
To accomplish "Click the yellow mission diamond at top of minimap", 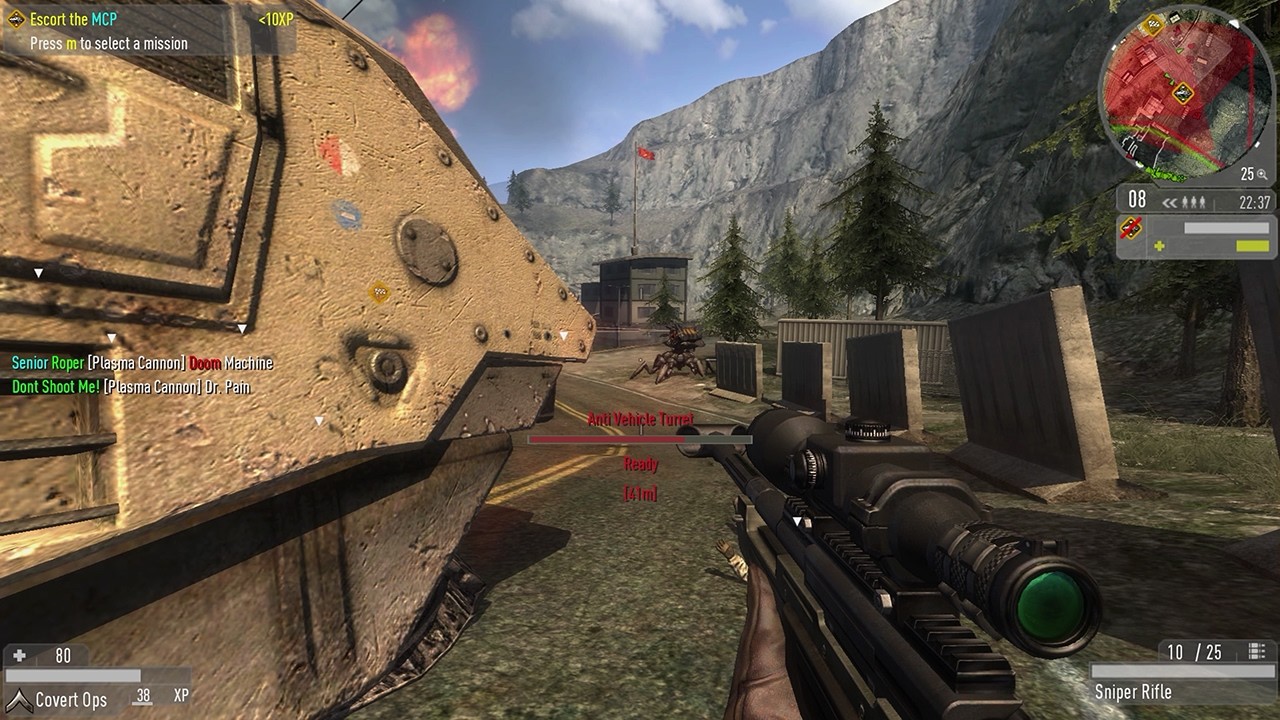I will tap(1152, 25).
